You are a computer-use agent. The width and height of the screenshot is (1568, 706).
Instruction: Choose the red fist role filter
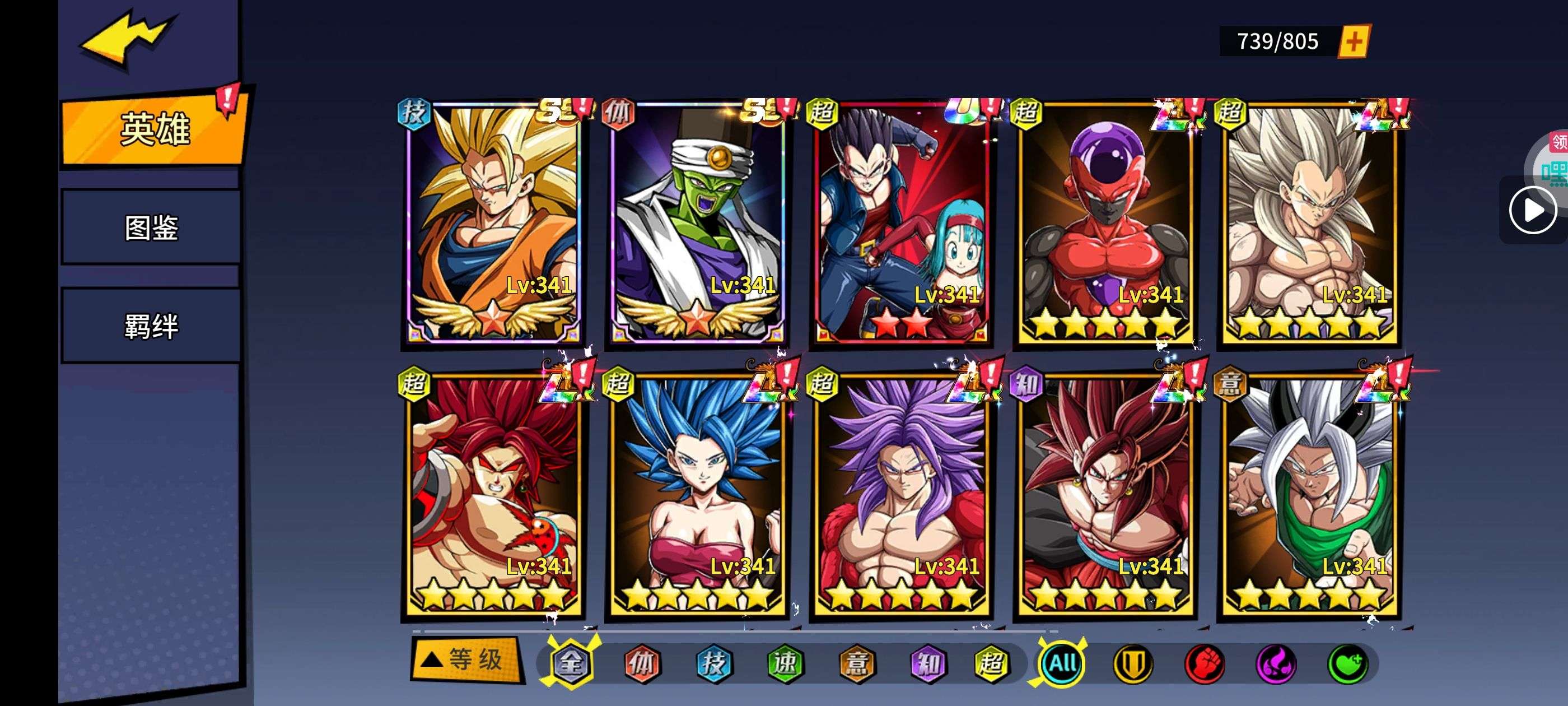(x=1205, y=663)
